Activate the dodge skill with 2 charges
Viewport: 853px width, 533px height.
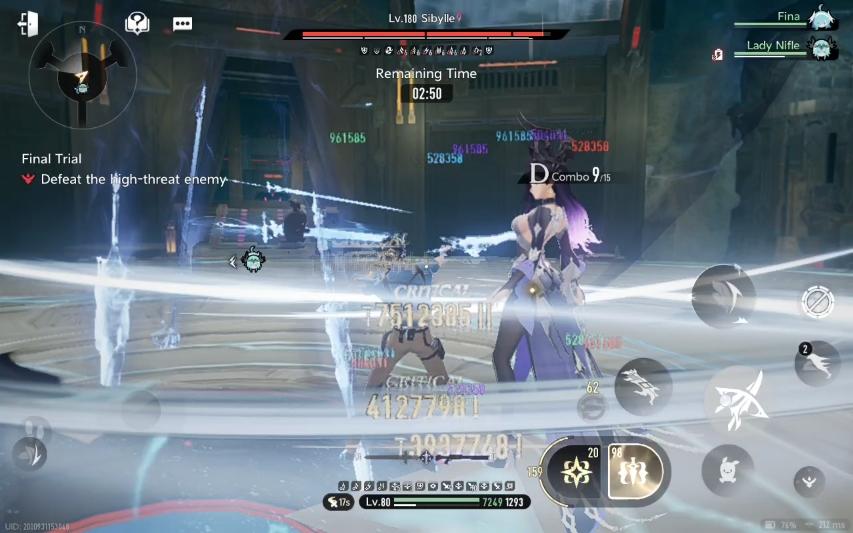pos(817,363)
